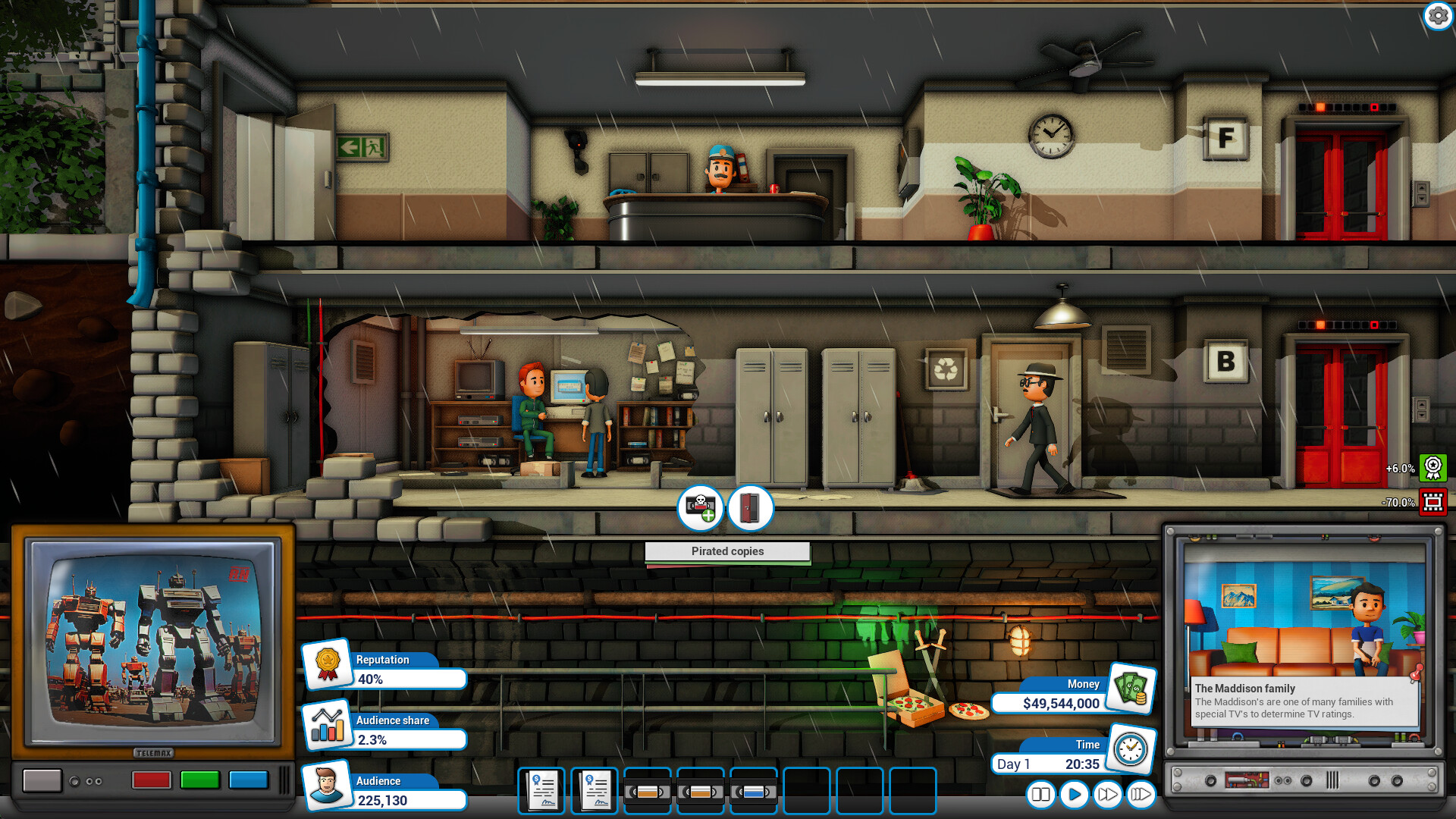This screenshot has width=1456, height=819.
Task: Click the award badge showing +6.0%
Action: [x=1432, y=469]
